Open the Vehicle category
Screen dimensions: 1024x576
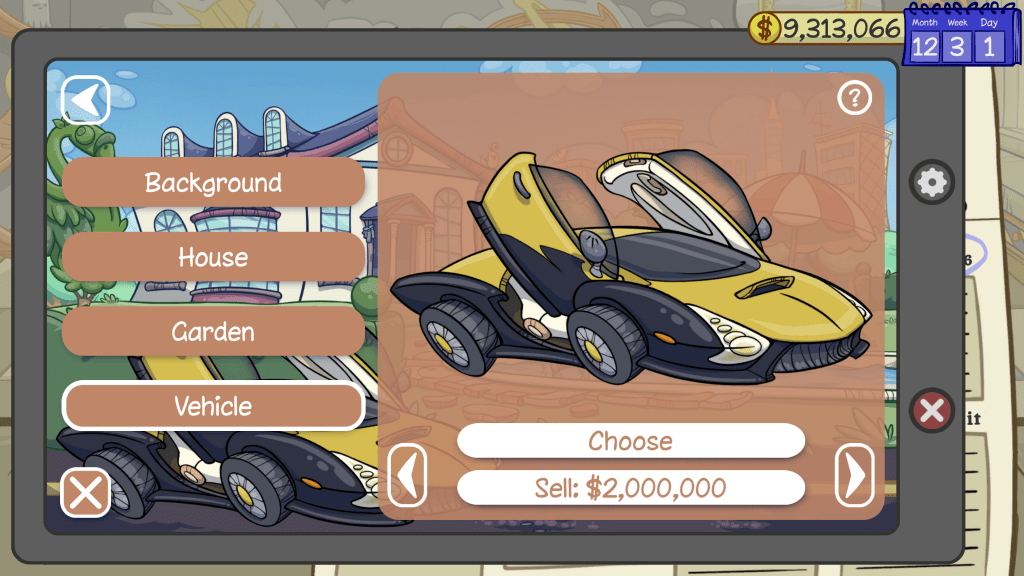point(213,406)
